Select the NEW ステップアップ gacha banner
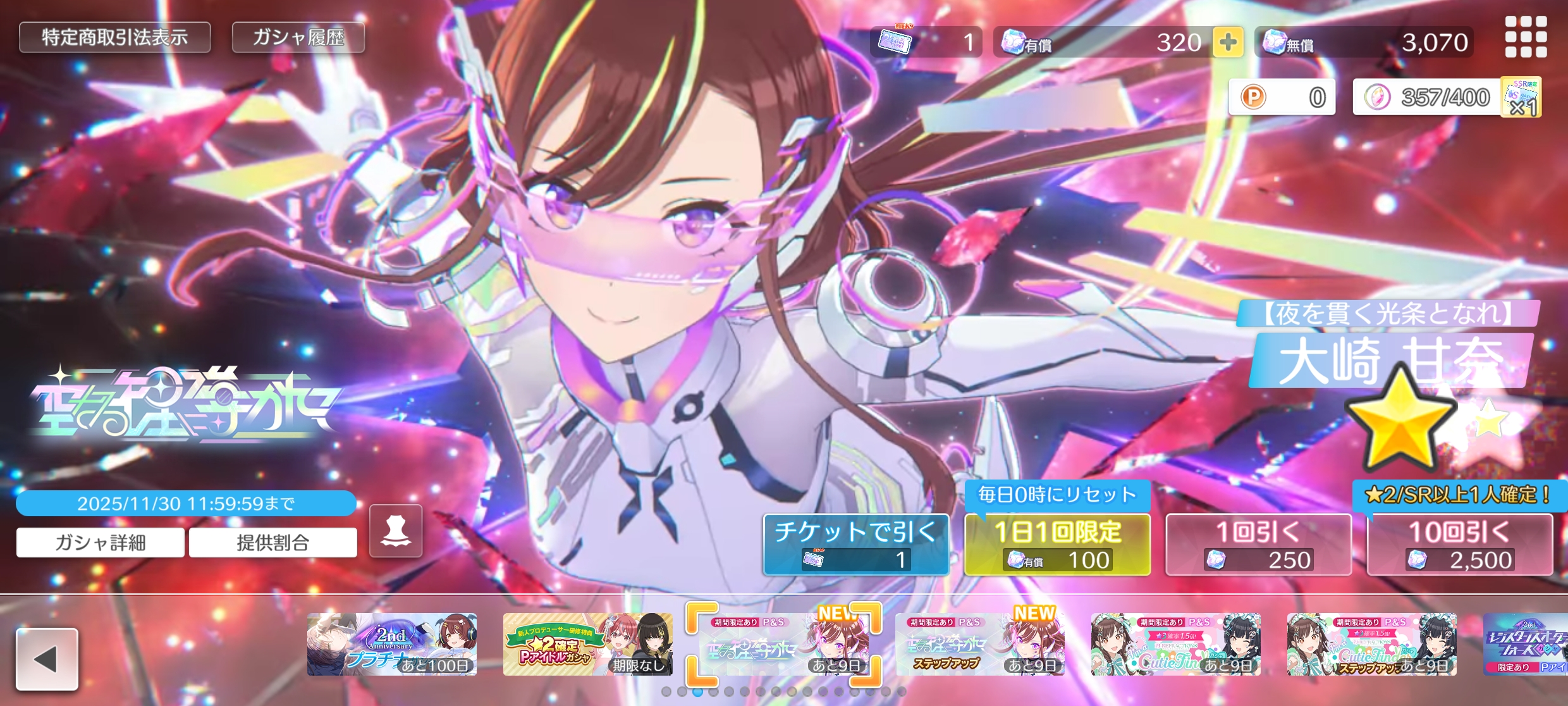The height and width of the screenshot is (706, 1568). [979, 644]
